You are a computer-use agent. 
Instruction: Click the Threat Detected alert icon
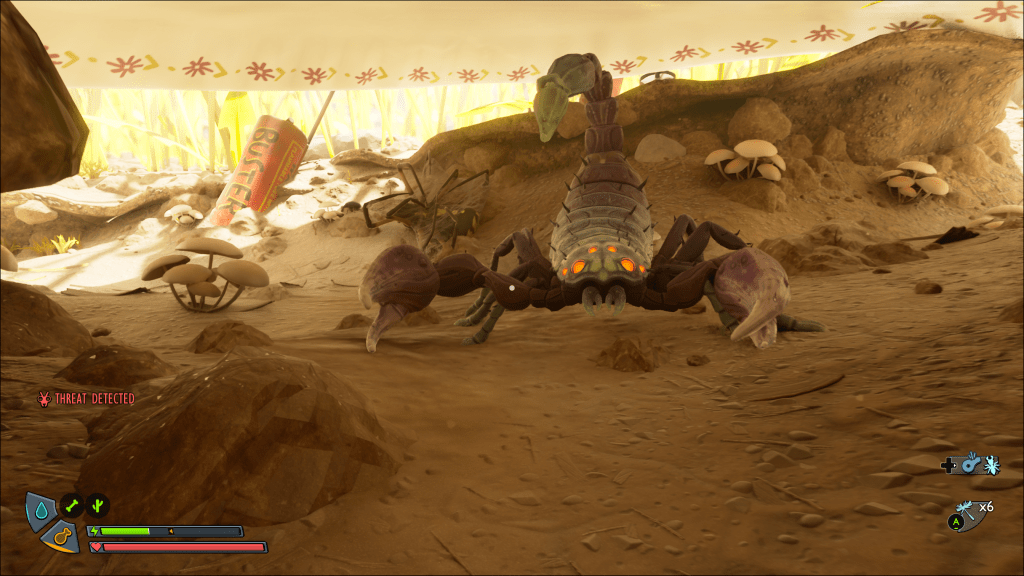pos(44,399)
